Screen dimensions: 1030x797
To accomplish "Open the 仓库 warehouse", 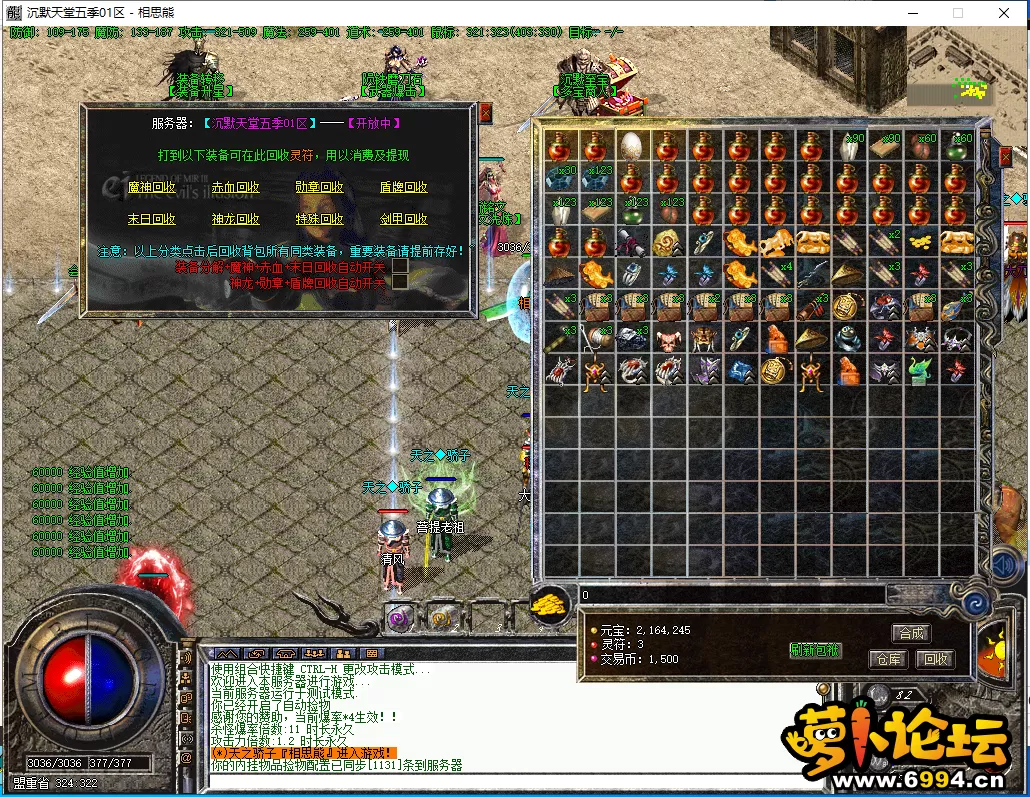I will (889, 659).
